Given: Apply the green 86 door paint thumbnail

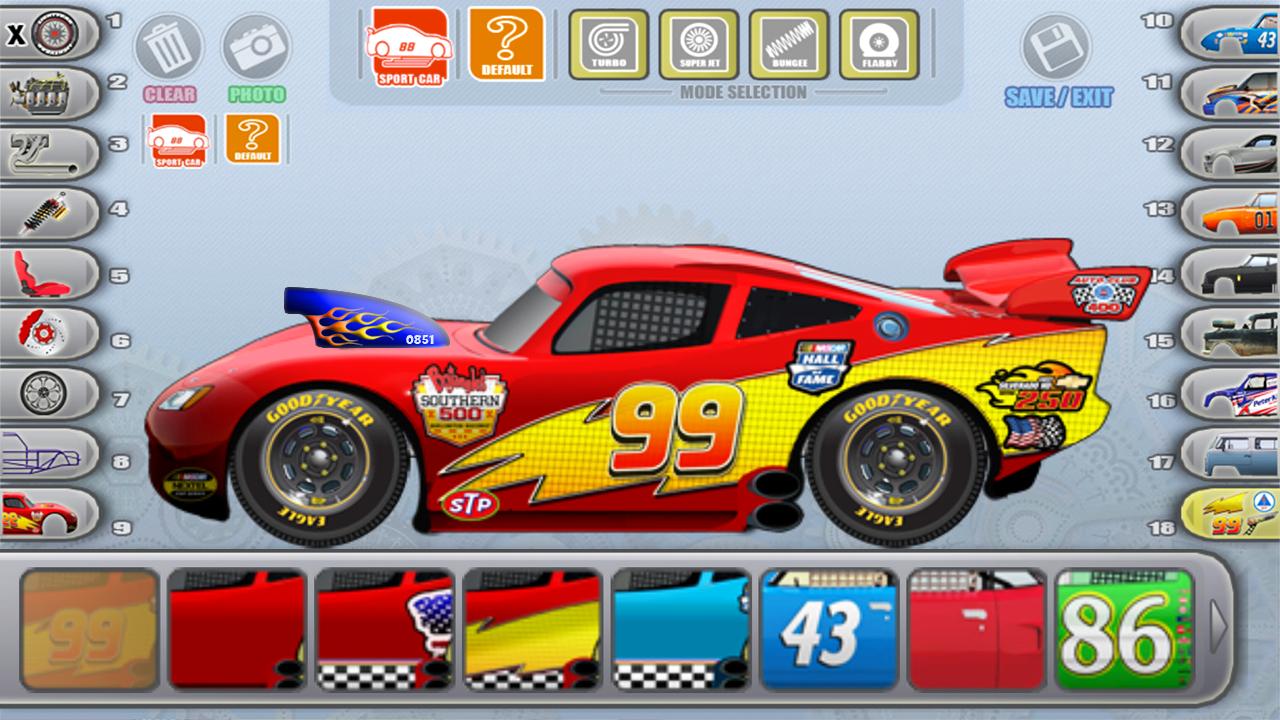Looking at the screenshot, I should pos(1124,629).
